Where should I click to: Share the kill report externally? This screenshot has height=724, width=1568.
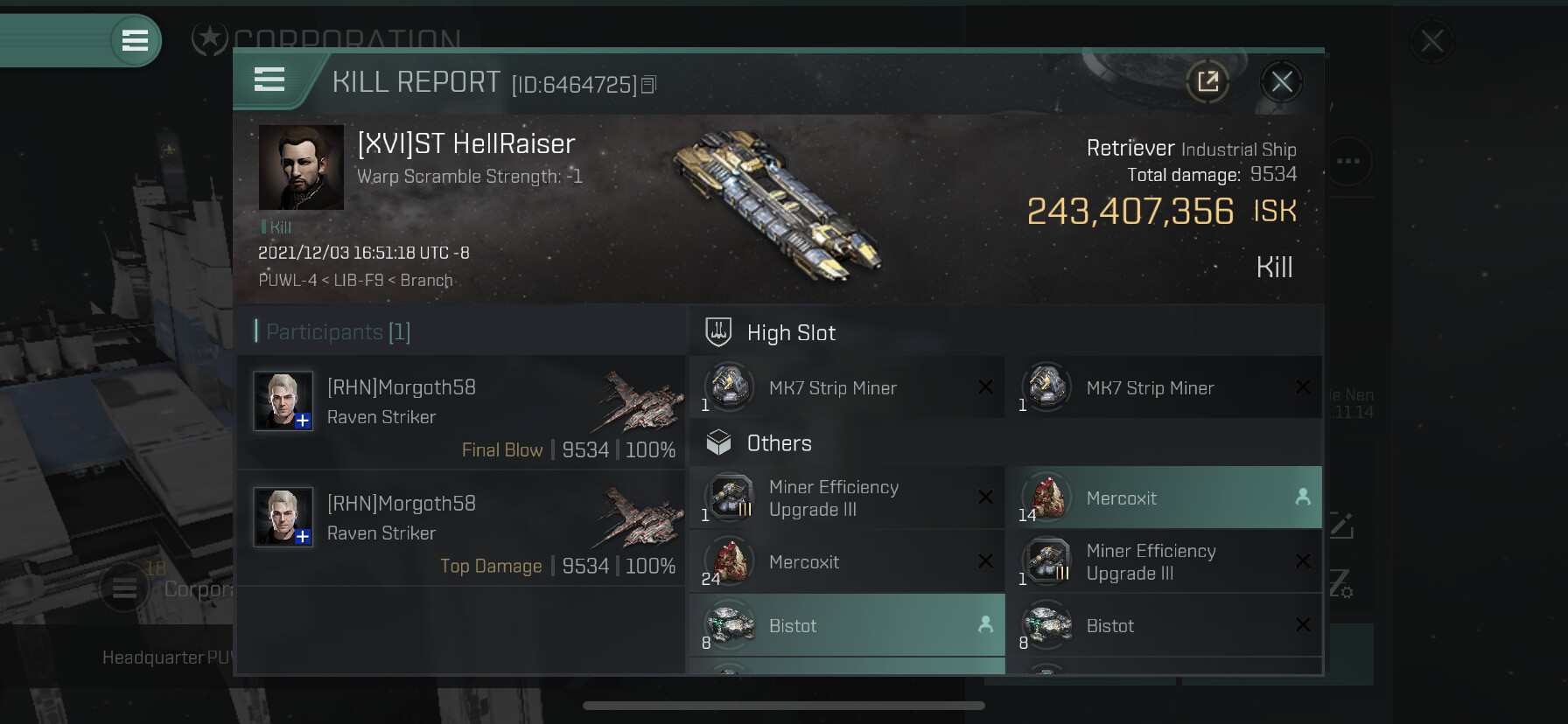tap(1207, 82)
